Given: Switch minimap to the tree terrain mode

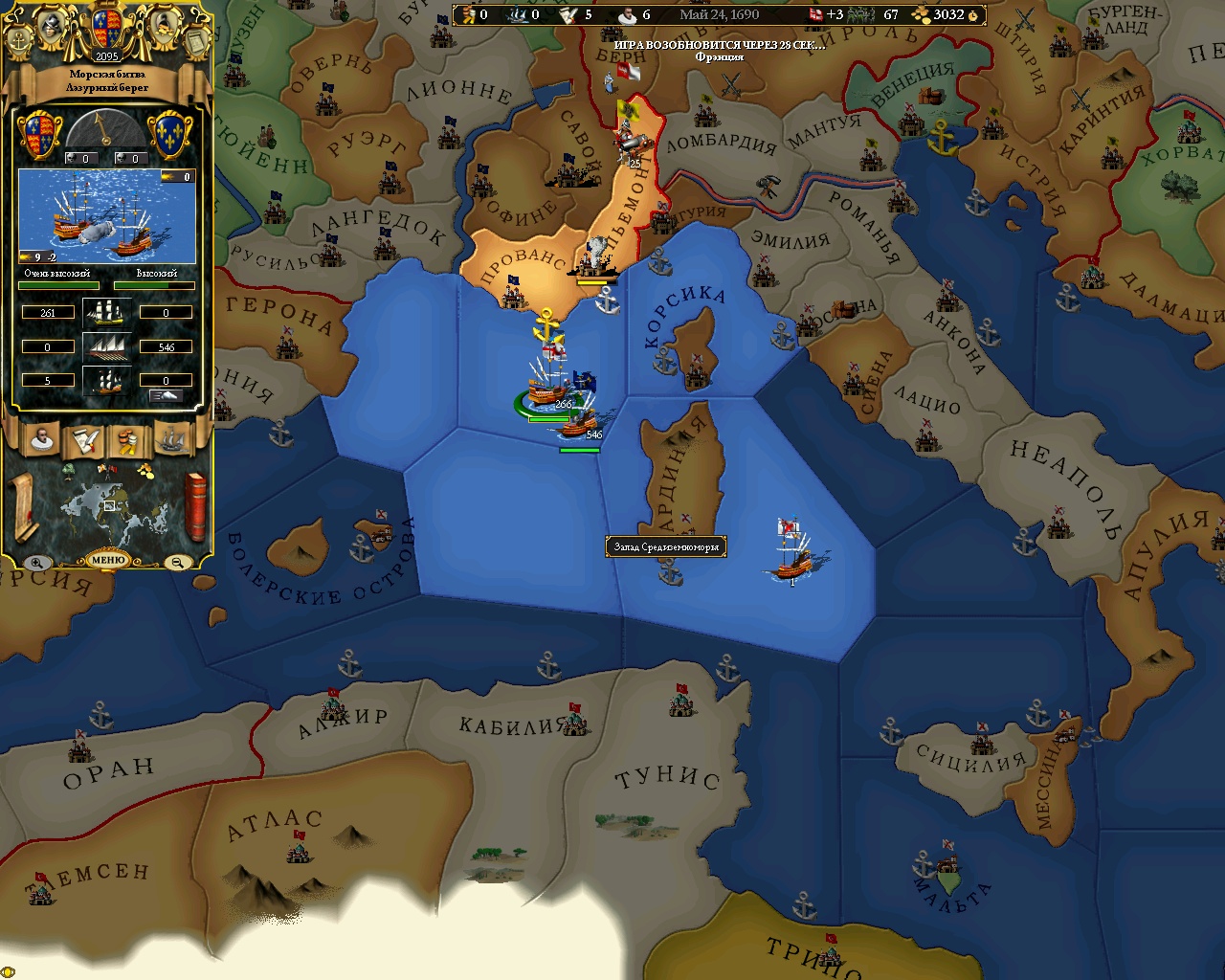Looking at the screenshot, I should (69, 471).
